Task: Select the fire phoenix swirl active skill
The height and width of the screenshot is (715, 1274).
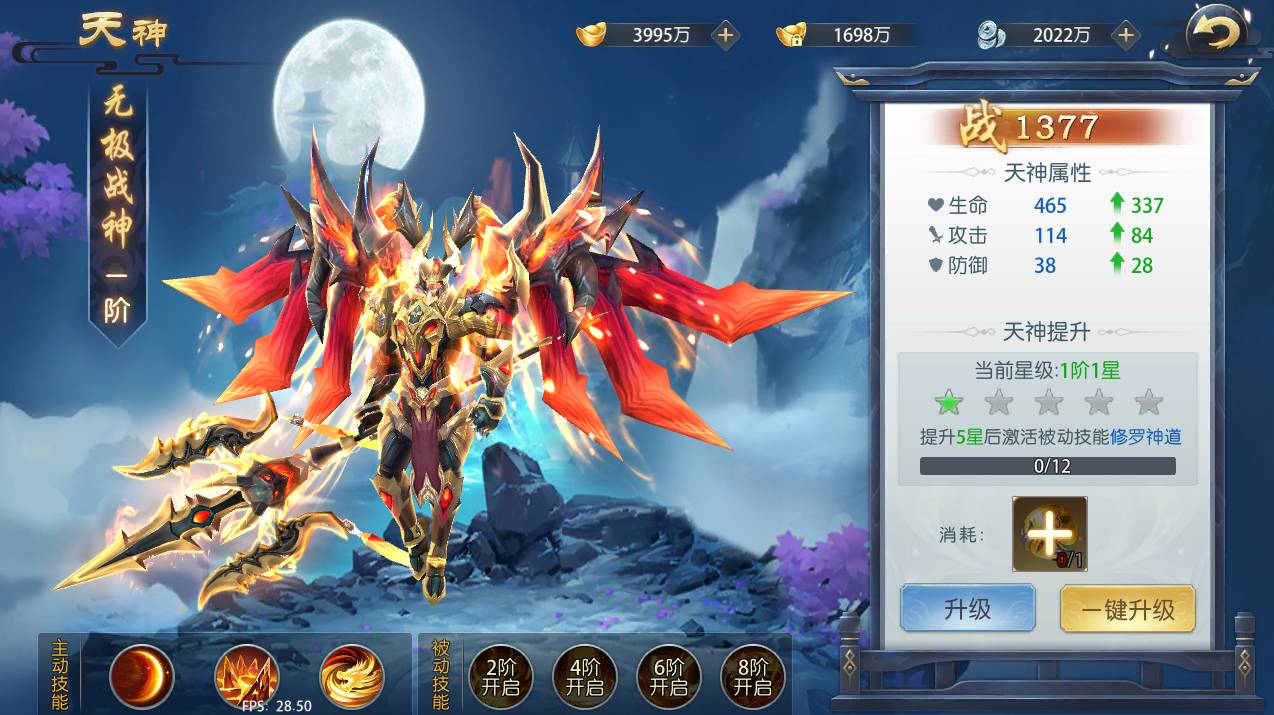Action: click(x=351, y=677)
